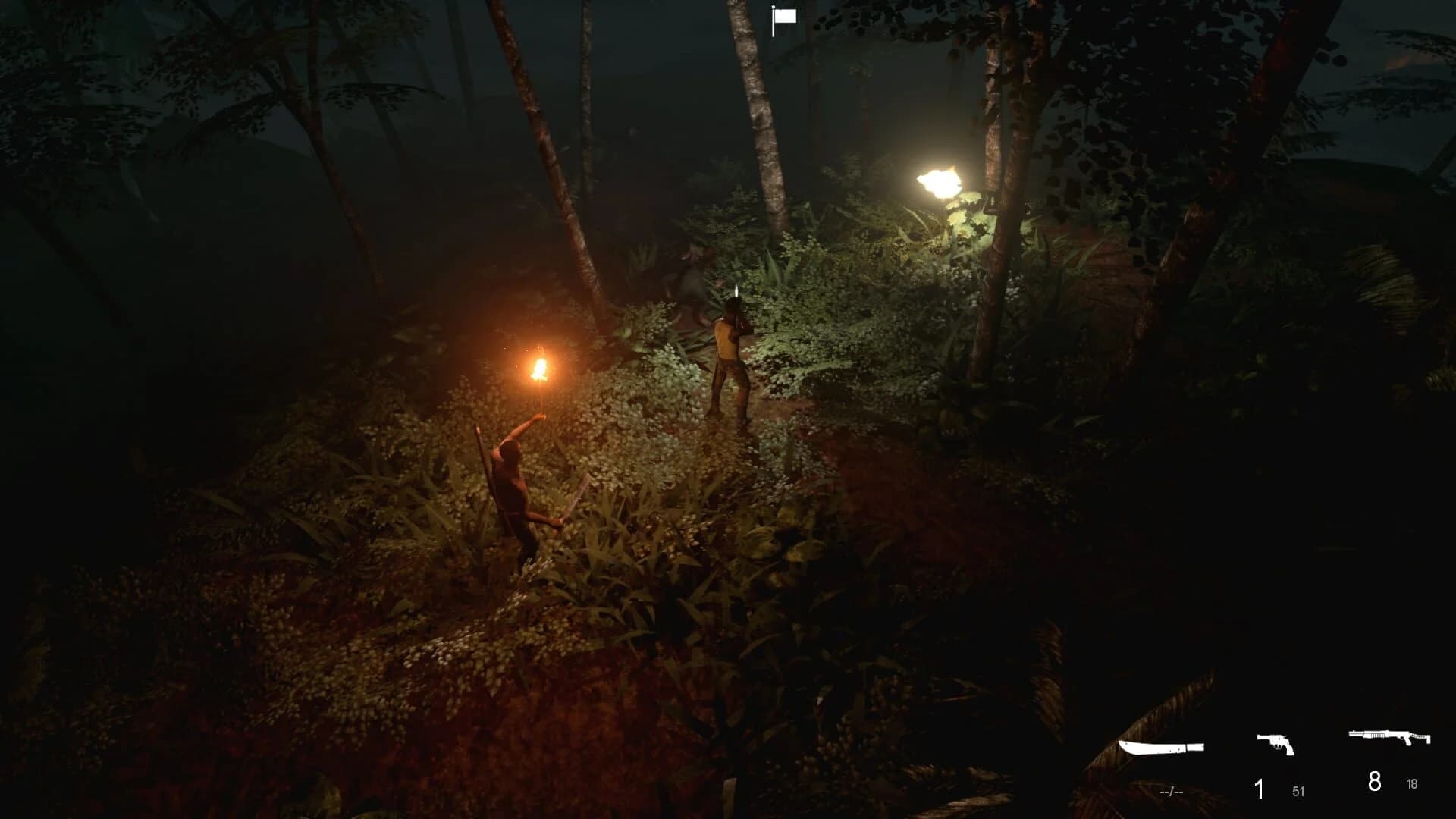Click the flaming torch held aloft
This screenshot has width=1456, height=819.
tap(540, 366)
